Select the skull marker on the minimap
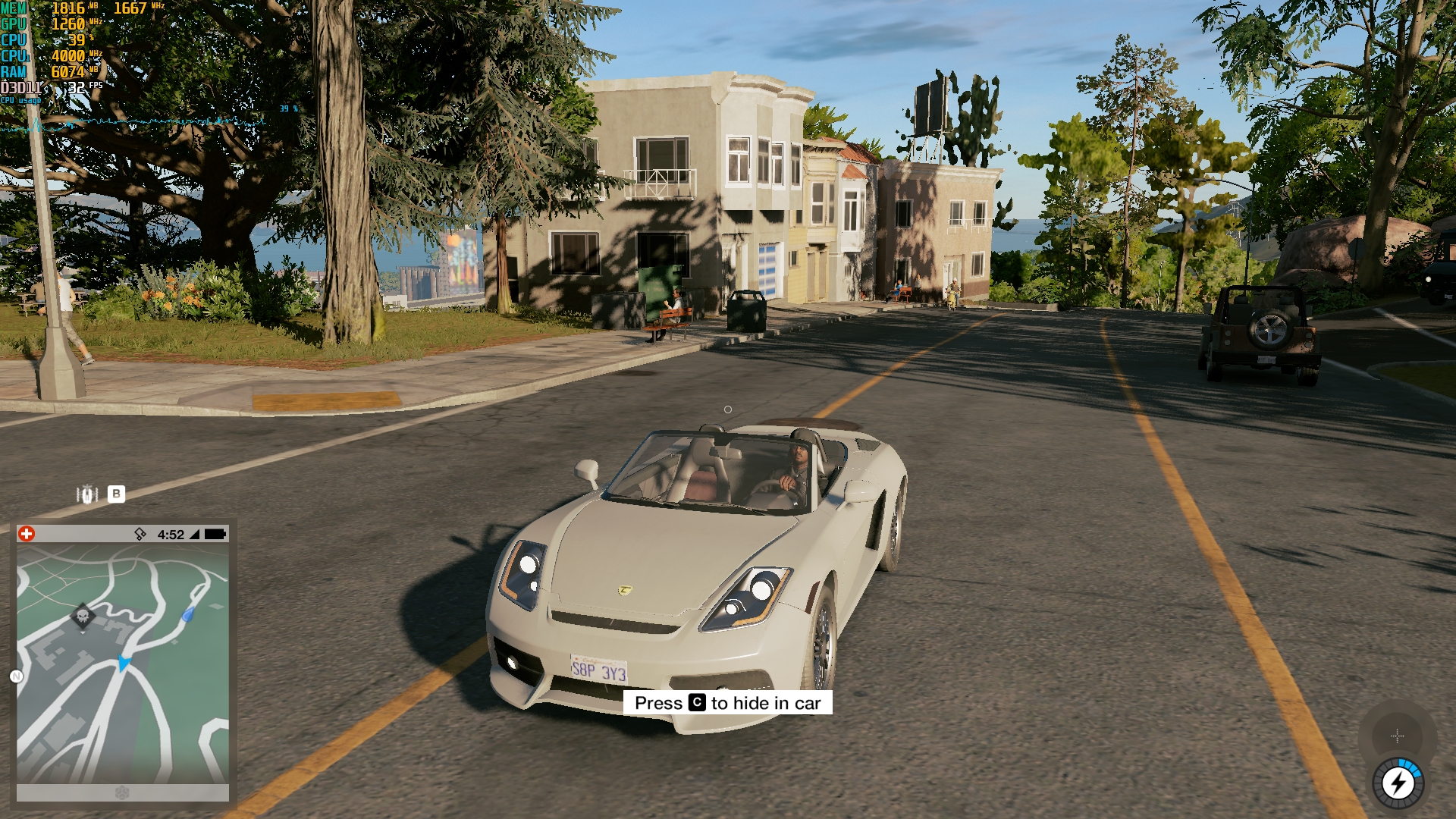This screenshot has width=1456, height=819. click(83, 616)
